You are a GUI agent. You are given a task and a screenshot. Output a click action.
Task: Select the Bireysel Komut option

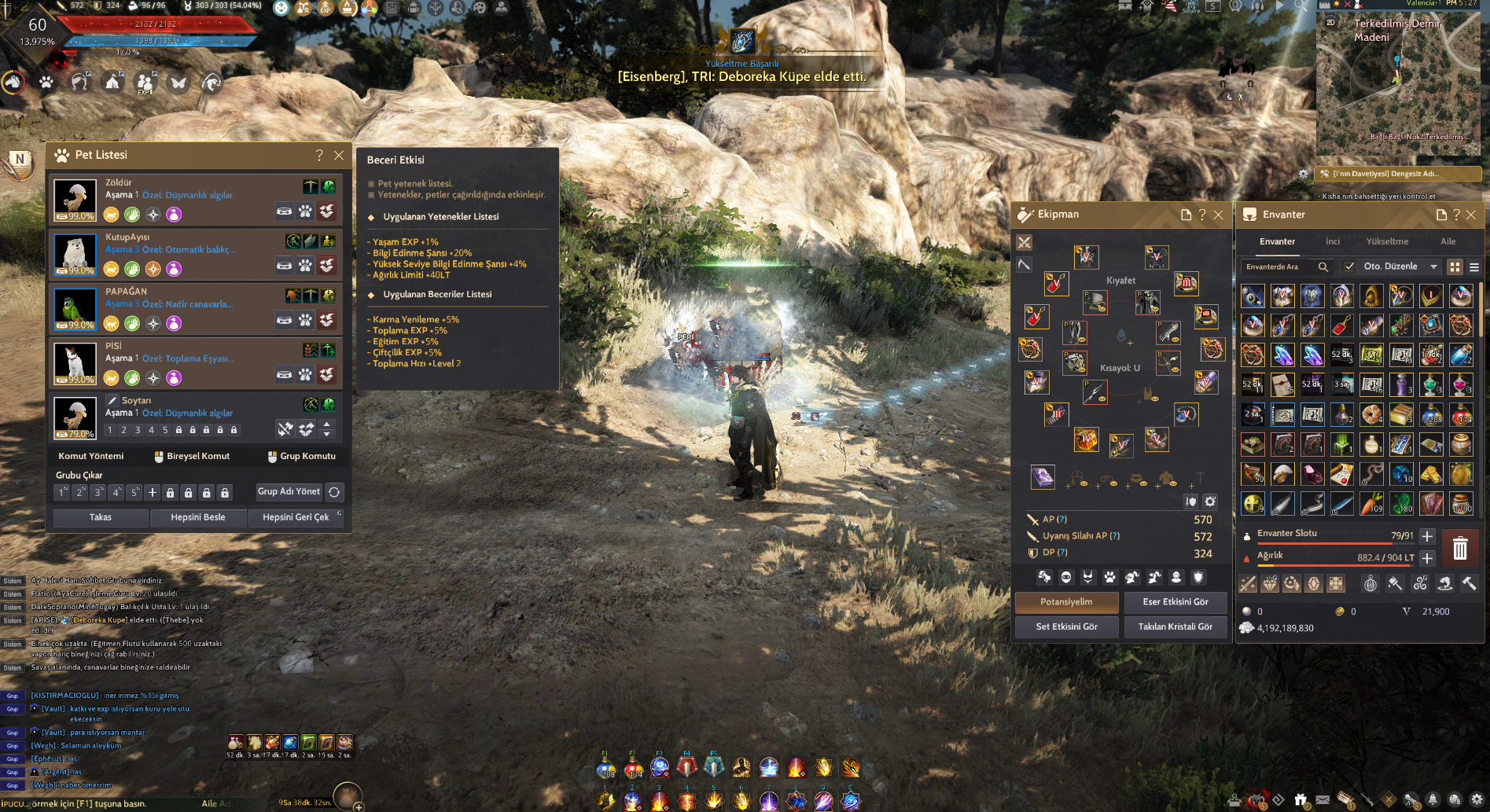pyautogui.click(x=192, y=456)
